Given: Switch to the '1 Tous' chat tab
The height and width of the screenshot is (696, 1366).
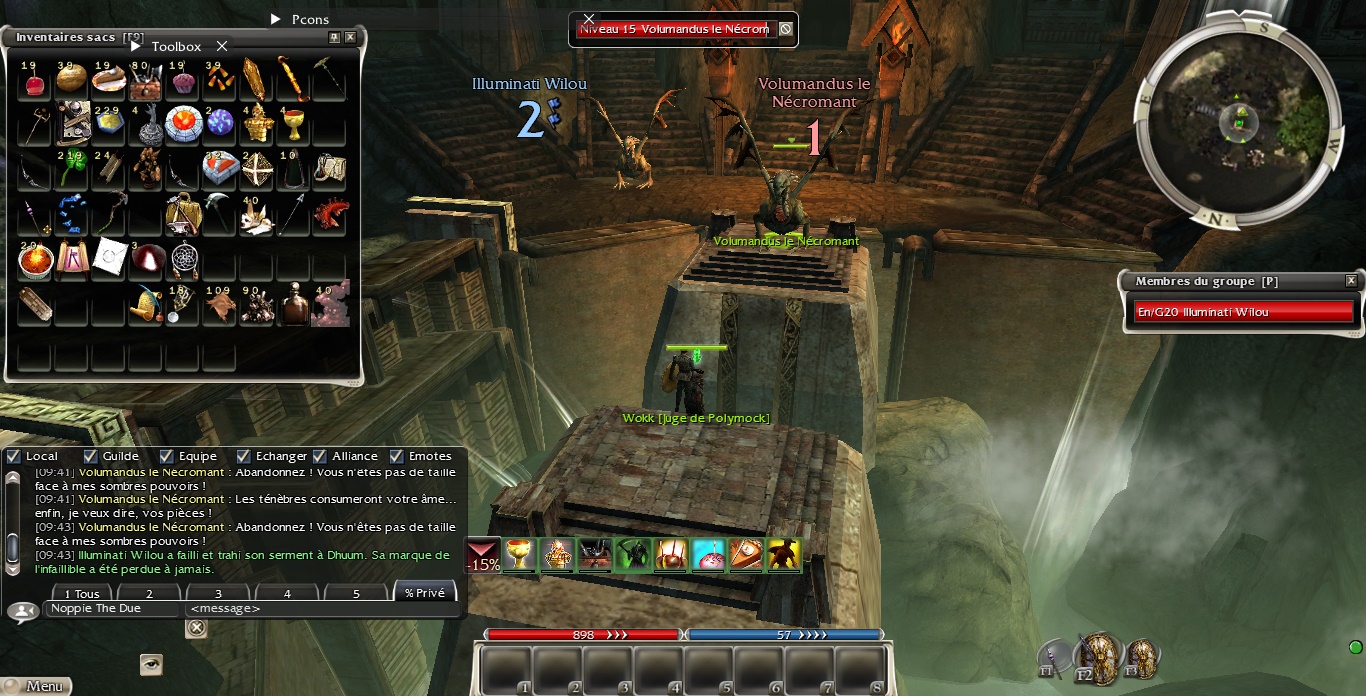Looking at the screenshot, I should pyautogui.click(x=80, y=593).
